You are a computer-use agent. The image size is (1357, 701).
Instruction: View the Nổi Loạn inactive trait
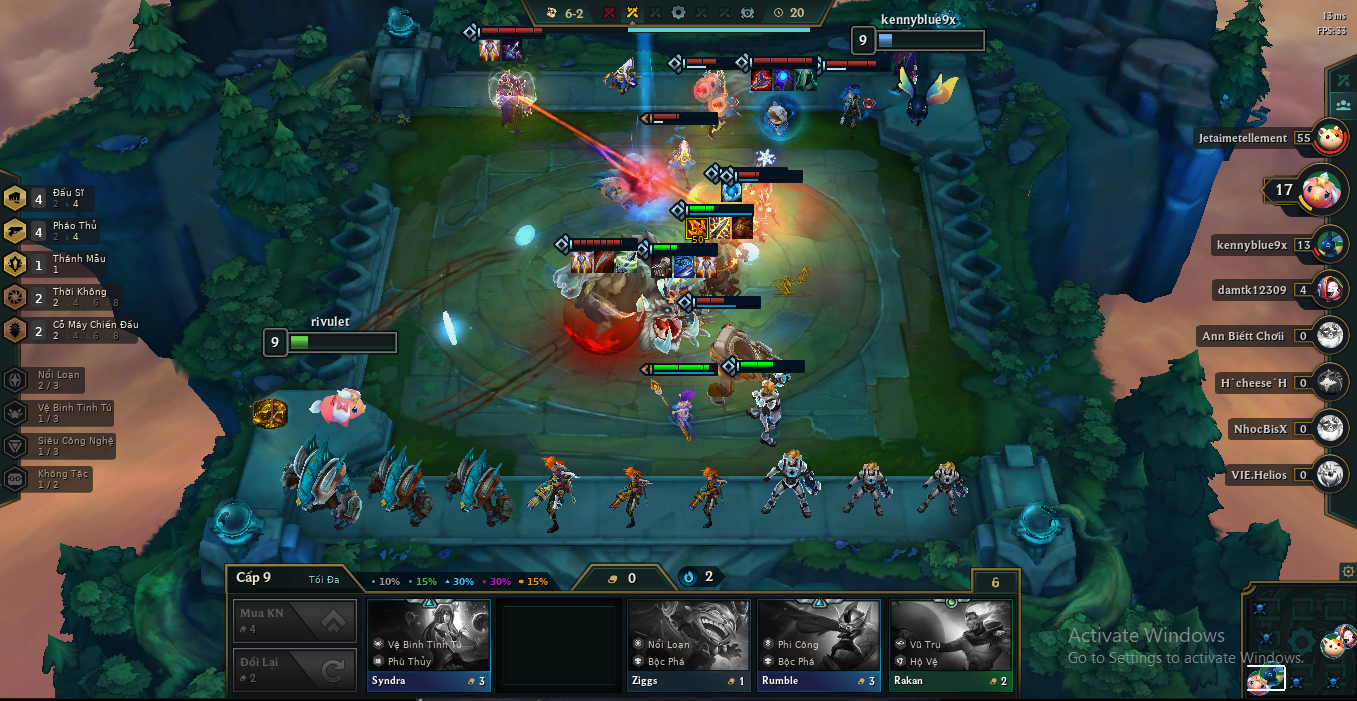click(x=55, y=380)
